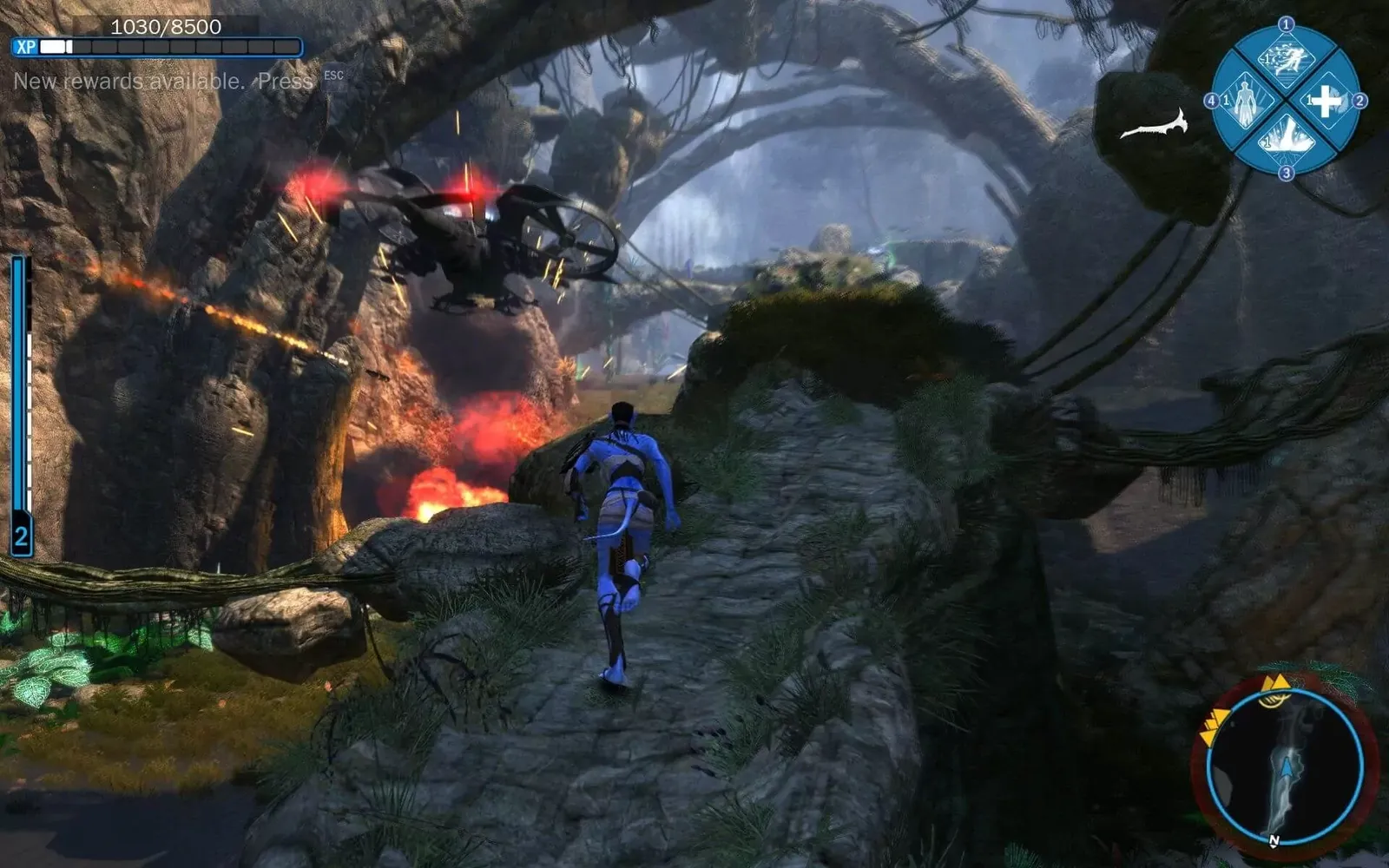Select the standing figure skill in the wheel
Viewport: 1389px width, 868px height.
pyautogui.click(x=1246, y=102)
